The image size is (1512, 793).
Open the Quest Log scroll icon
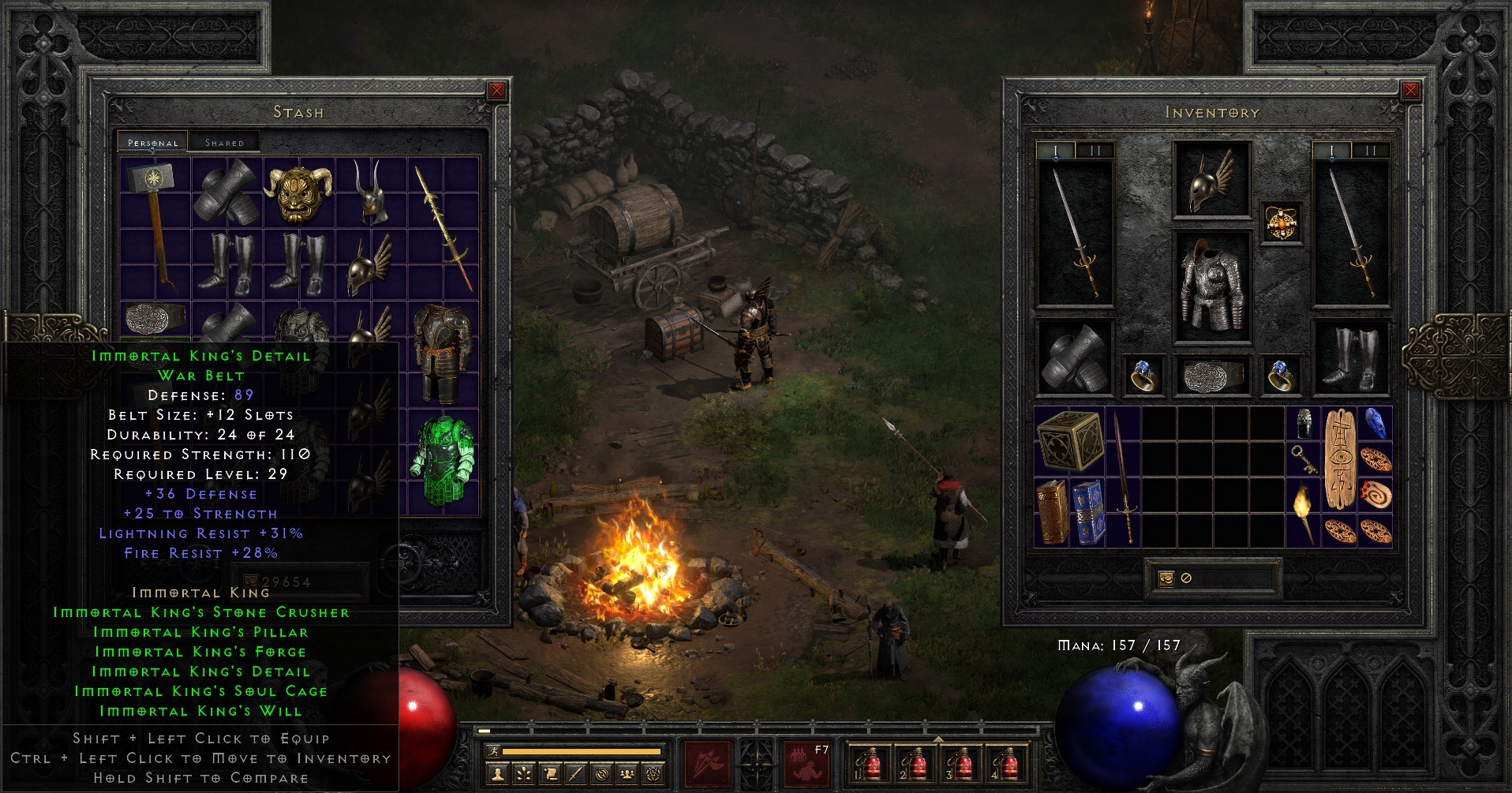[x=550, y=774]
